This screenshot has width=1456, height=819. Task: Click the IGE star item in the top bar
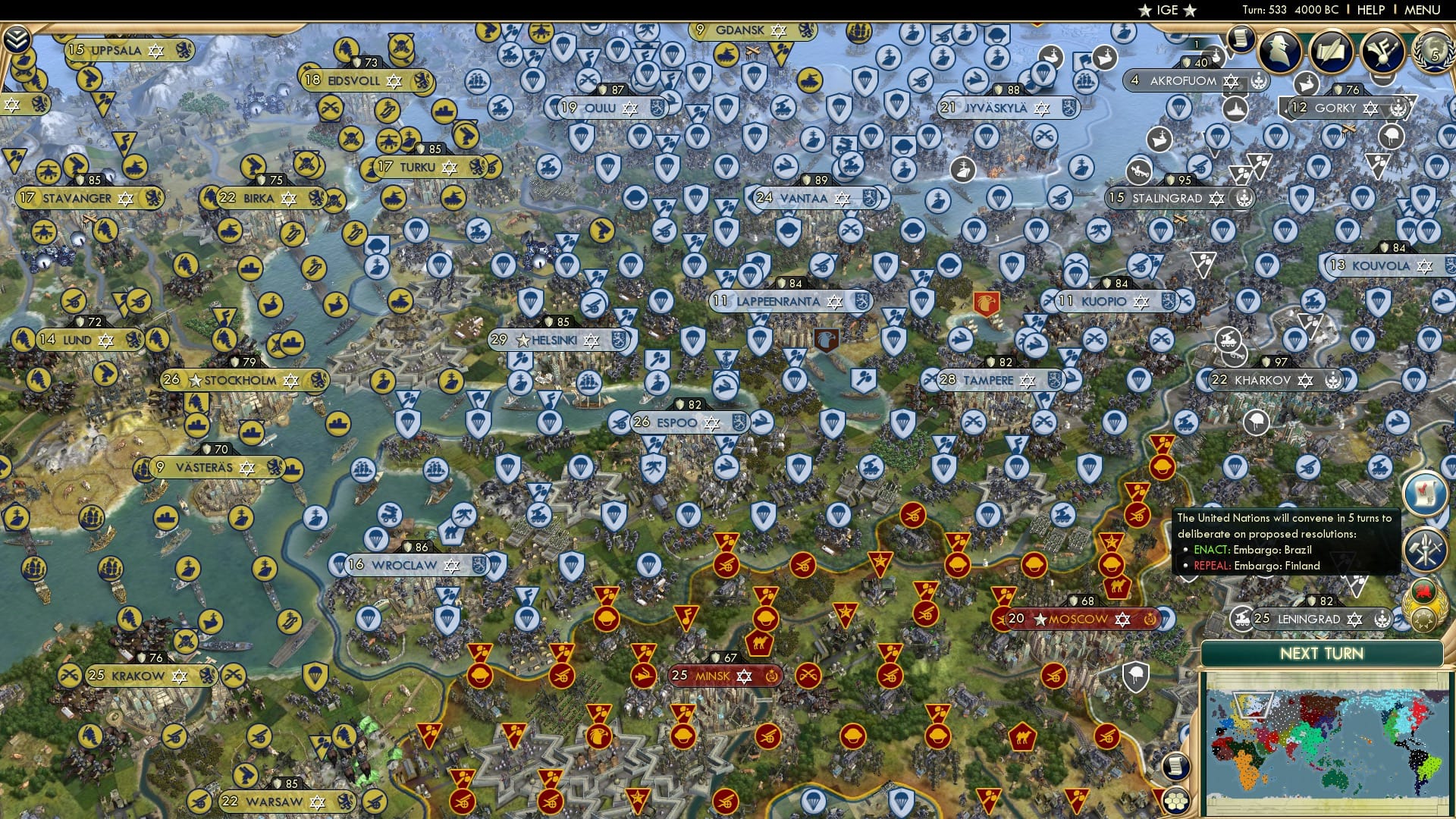[x=1166, y=11]
